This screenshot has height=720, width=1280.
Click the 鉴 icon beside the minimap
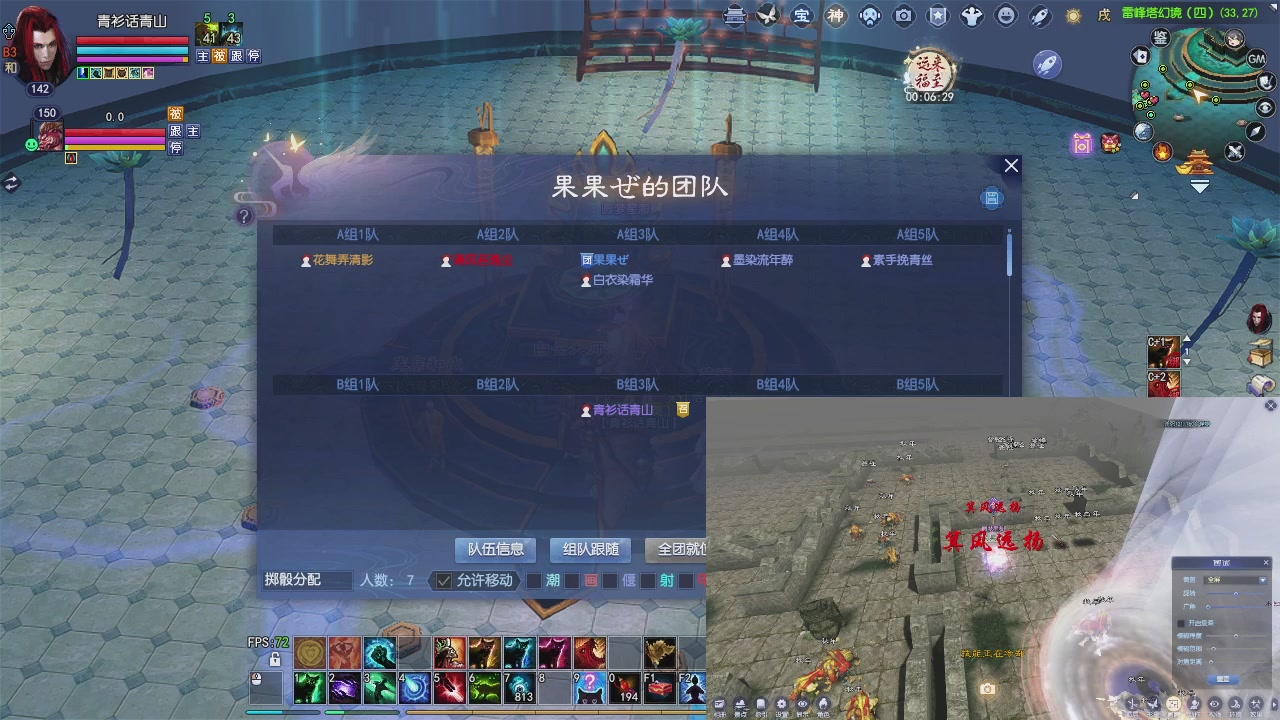(1159, 37)
